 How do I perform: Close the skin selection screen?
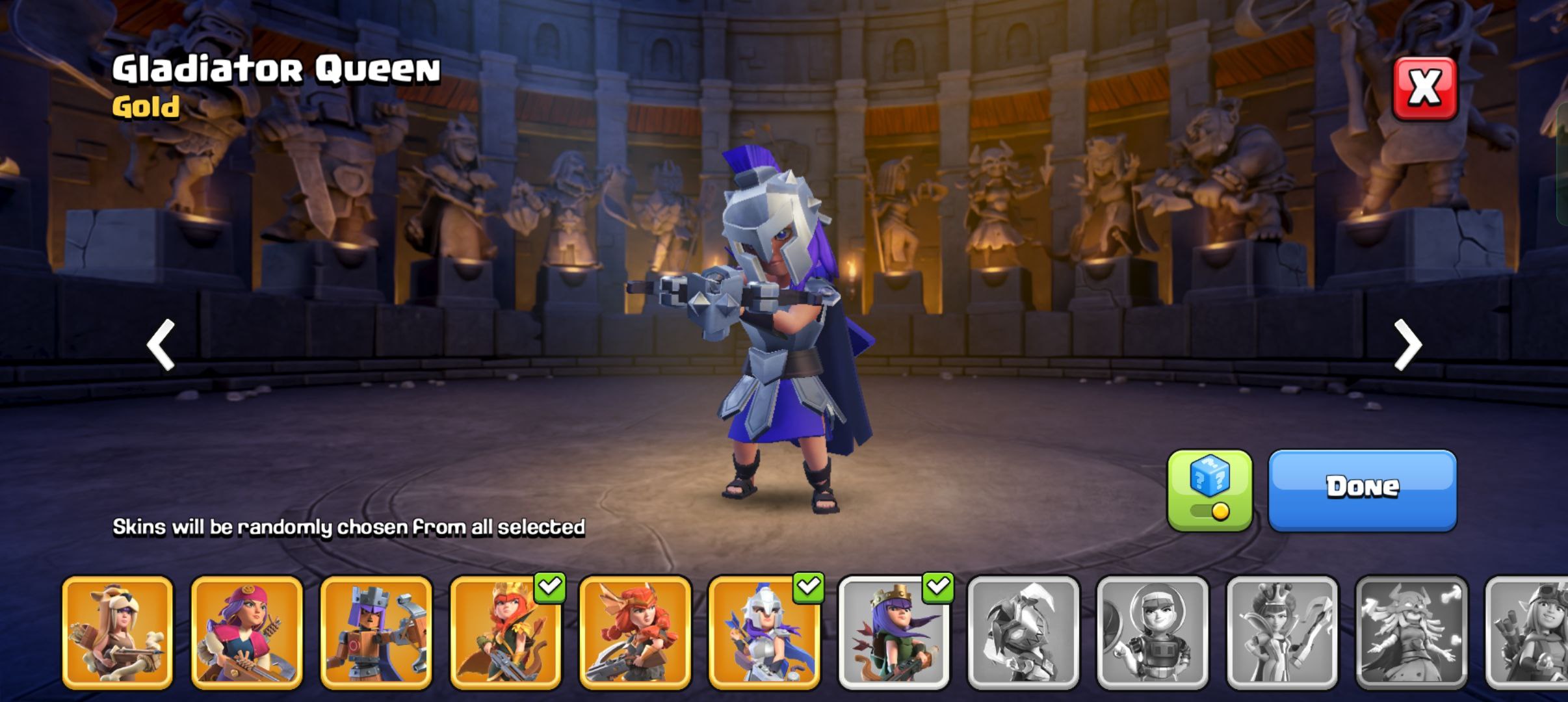tap(1424, 88)
